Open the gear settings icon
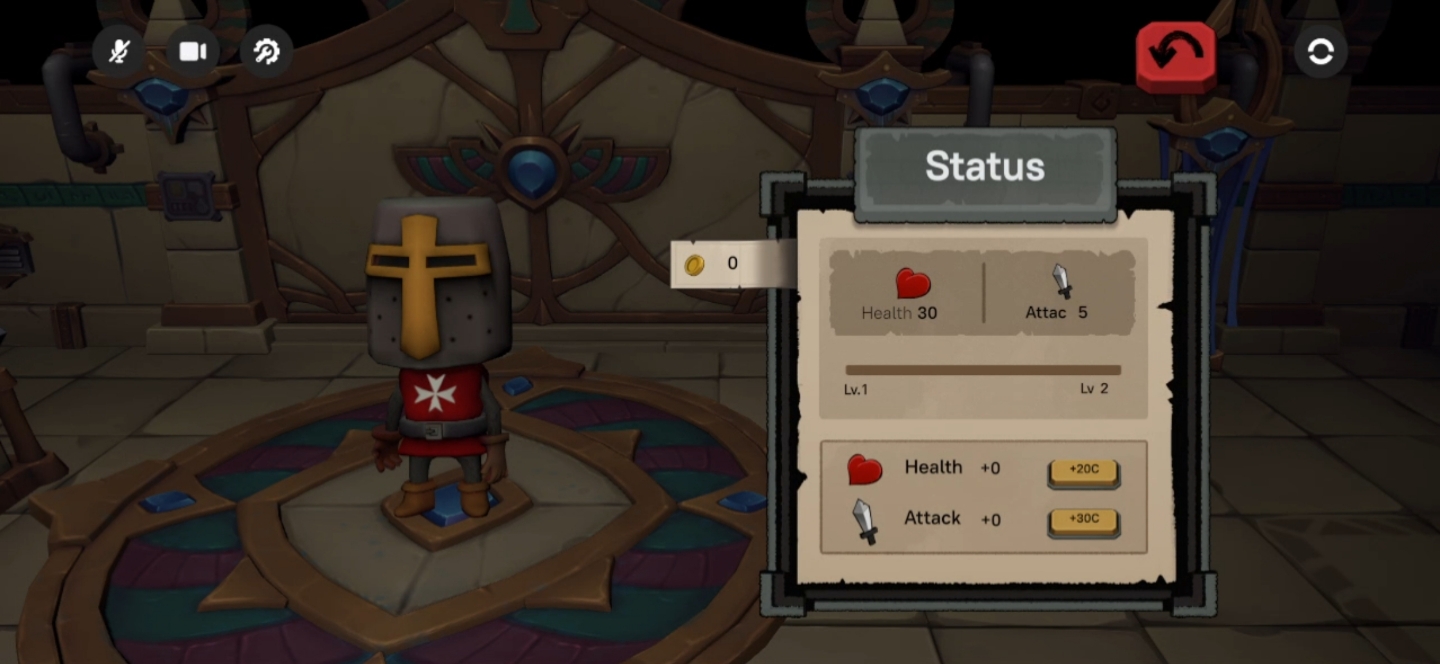This screenshot has width=1440, height=664. pos(266,52)
